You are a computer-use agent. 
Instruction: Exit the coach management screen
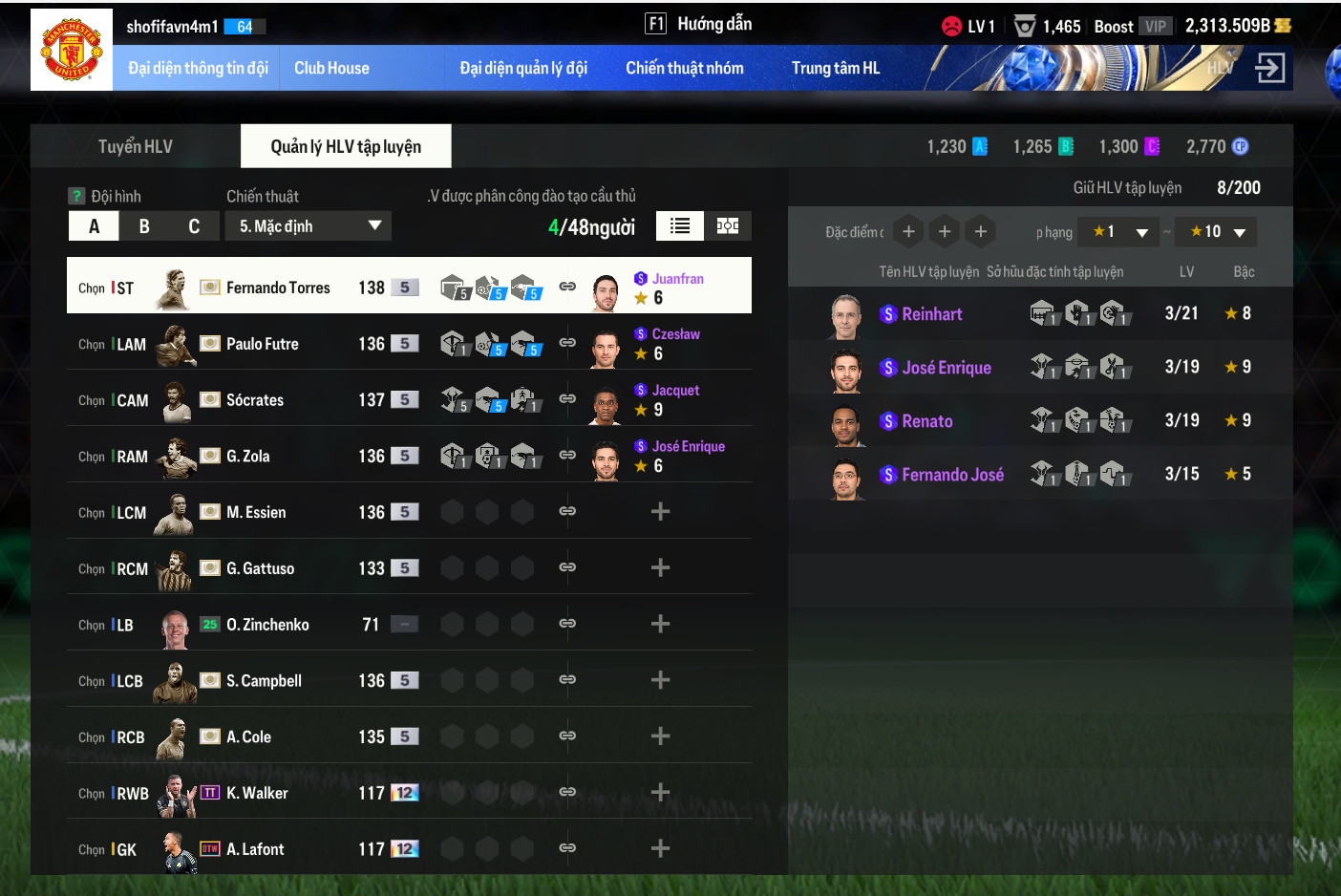click(1269, 68)
